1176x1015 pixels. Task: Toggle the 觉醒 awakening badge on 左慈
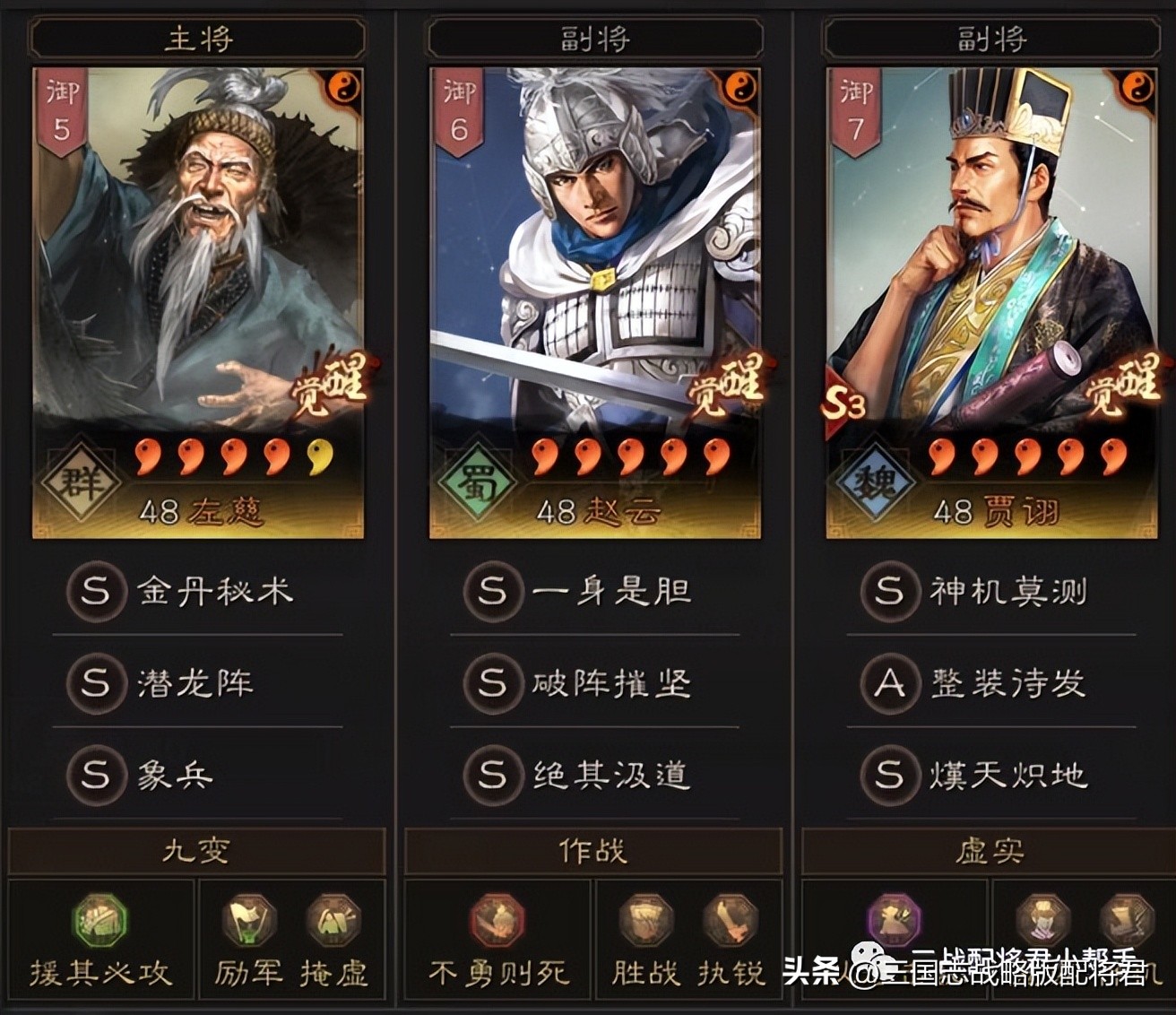click(x=328, y=387)
